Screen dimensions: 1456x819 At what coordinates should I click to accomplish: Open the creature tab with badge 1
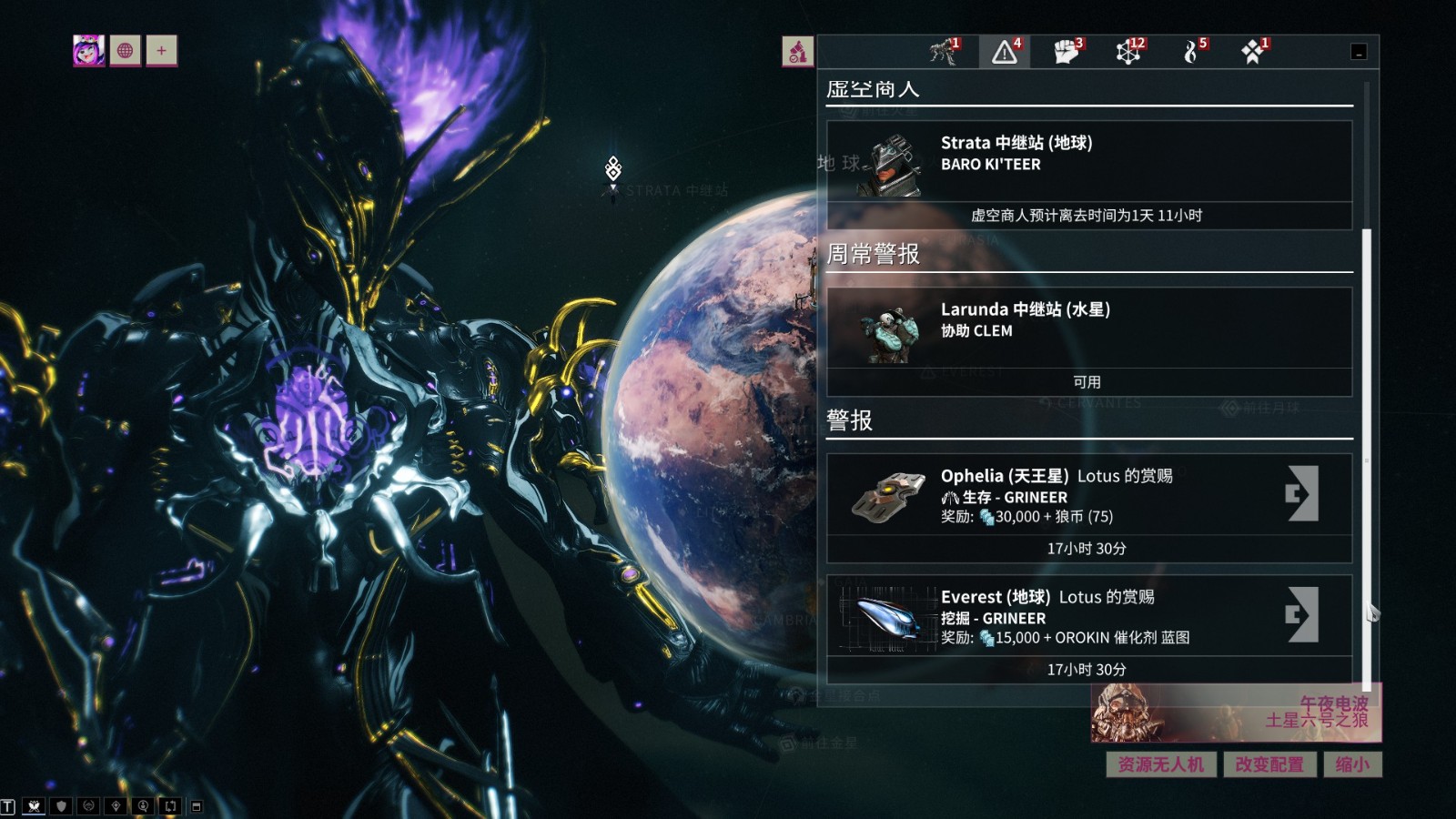click(944, 51)
